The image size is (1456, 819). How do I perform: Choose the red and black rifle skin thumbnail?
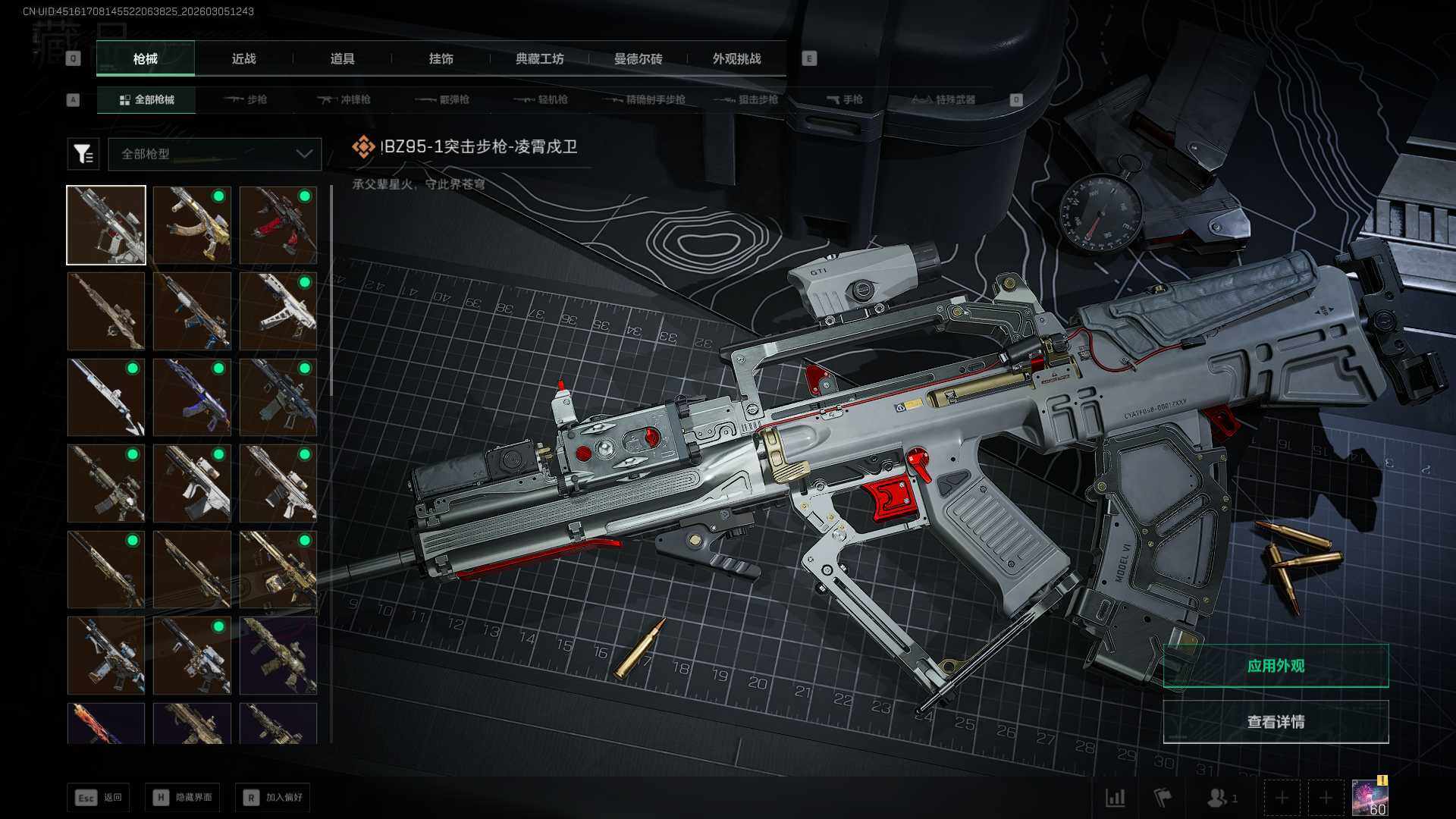point(278,225)
